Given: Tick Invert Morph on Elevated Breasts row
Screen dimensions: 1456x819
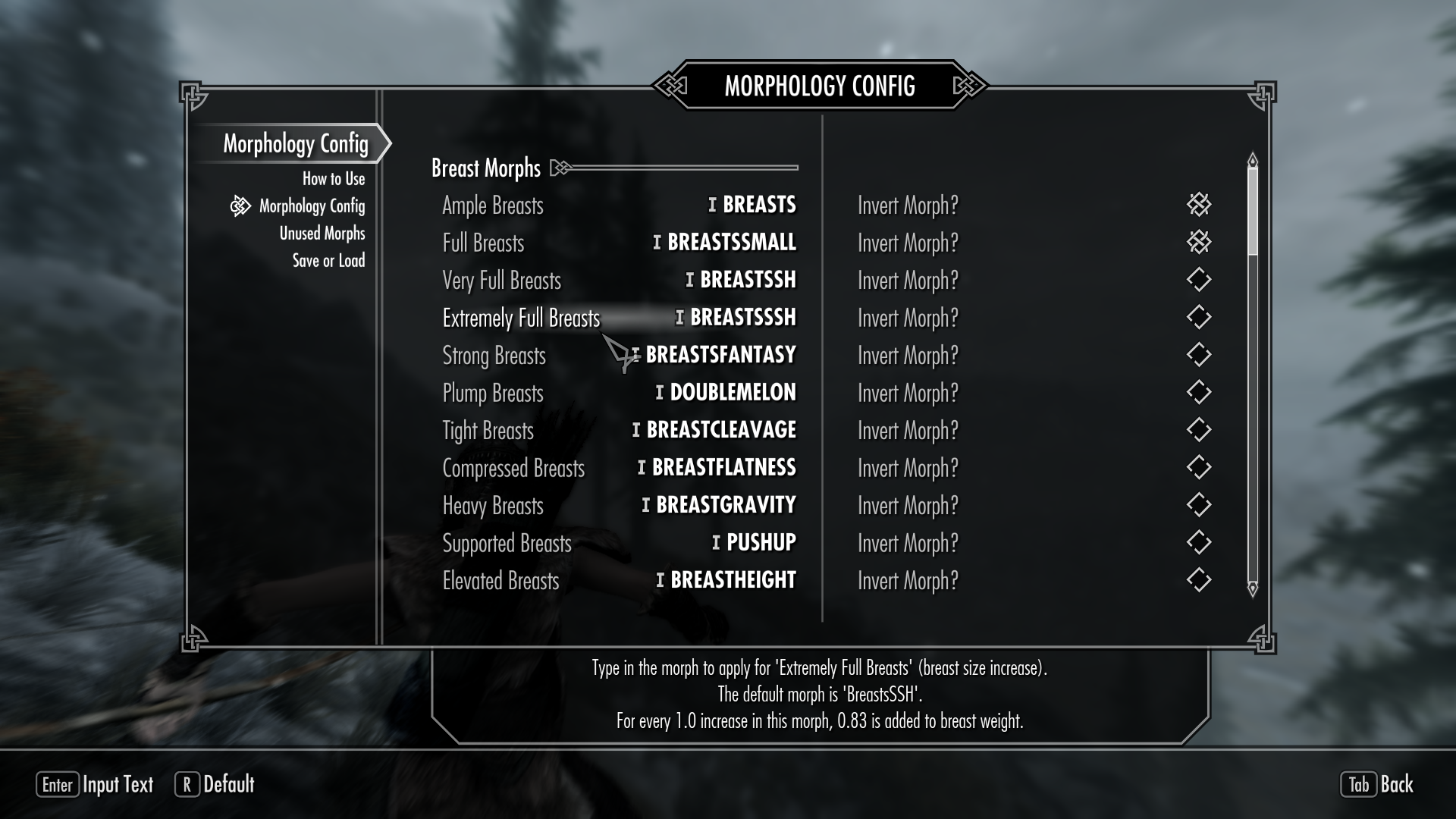Looking at the screenshot, I should point(1198,580).
